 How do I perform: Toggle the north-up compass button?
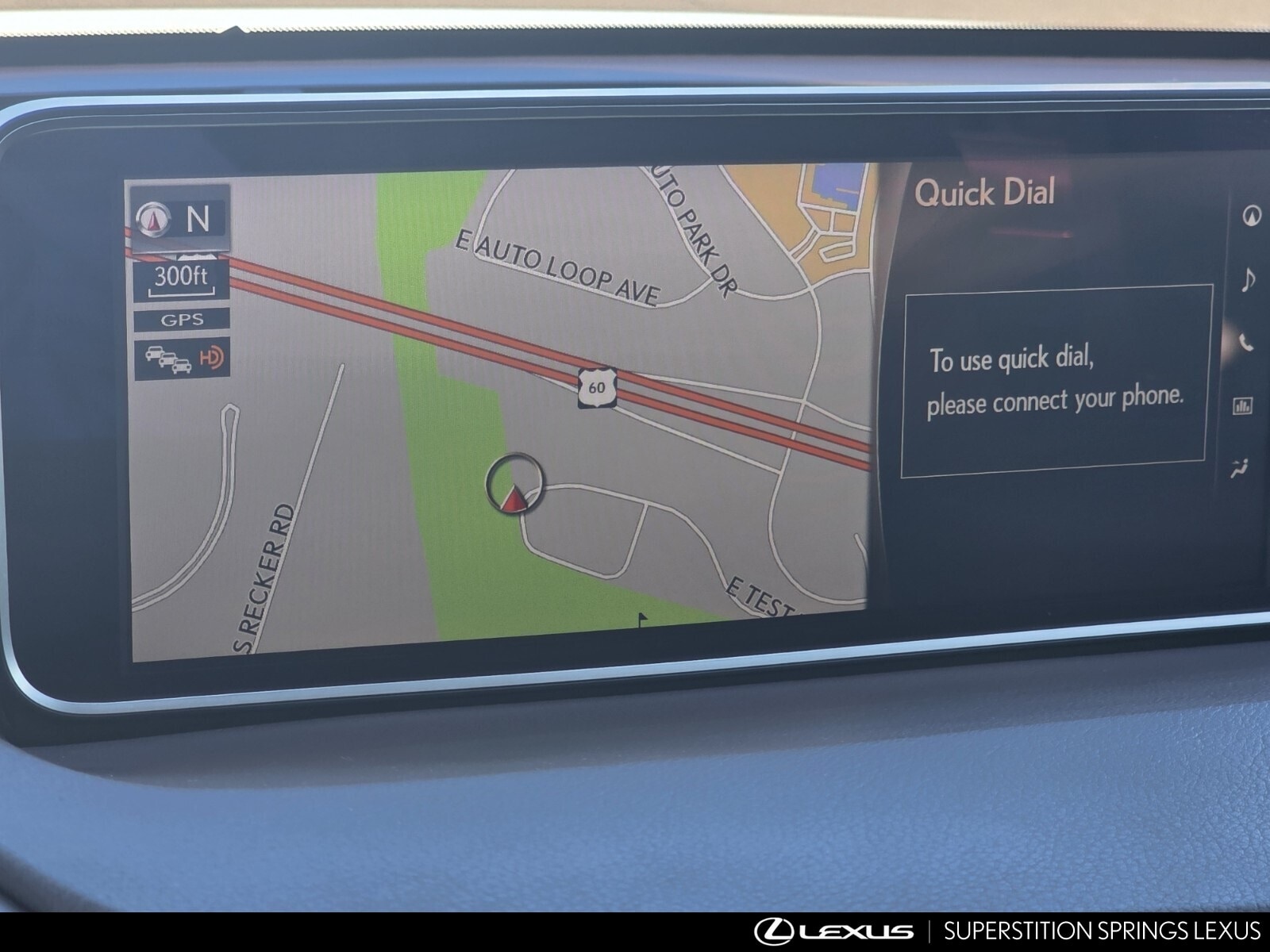(x=181, y=218)
